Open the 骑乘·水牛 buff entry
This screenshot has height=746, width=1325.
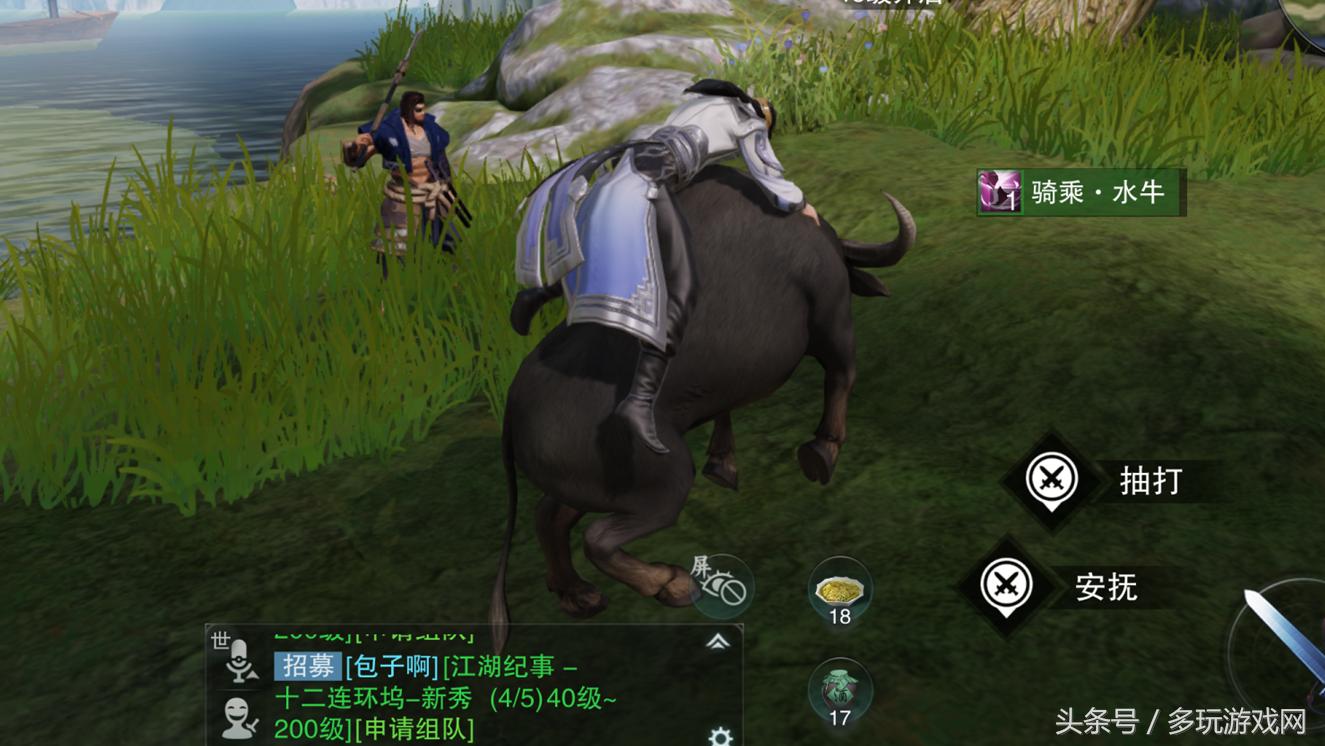(x=1081, y=192)
